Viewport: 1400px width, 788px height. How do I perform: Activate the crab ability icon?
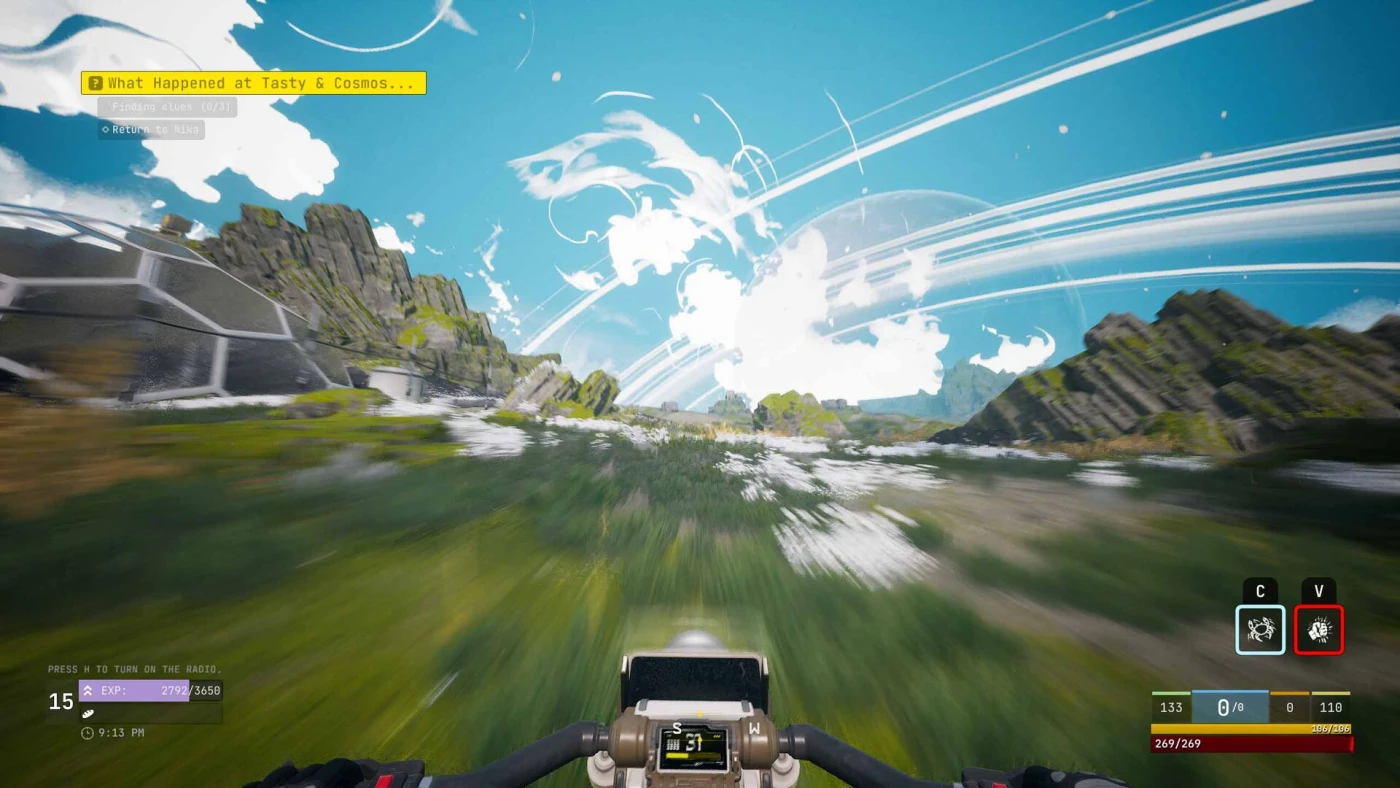click(x=1260, y=630)
